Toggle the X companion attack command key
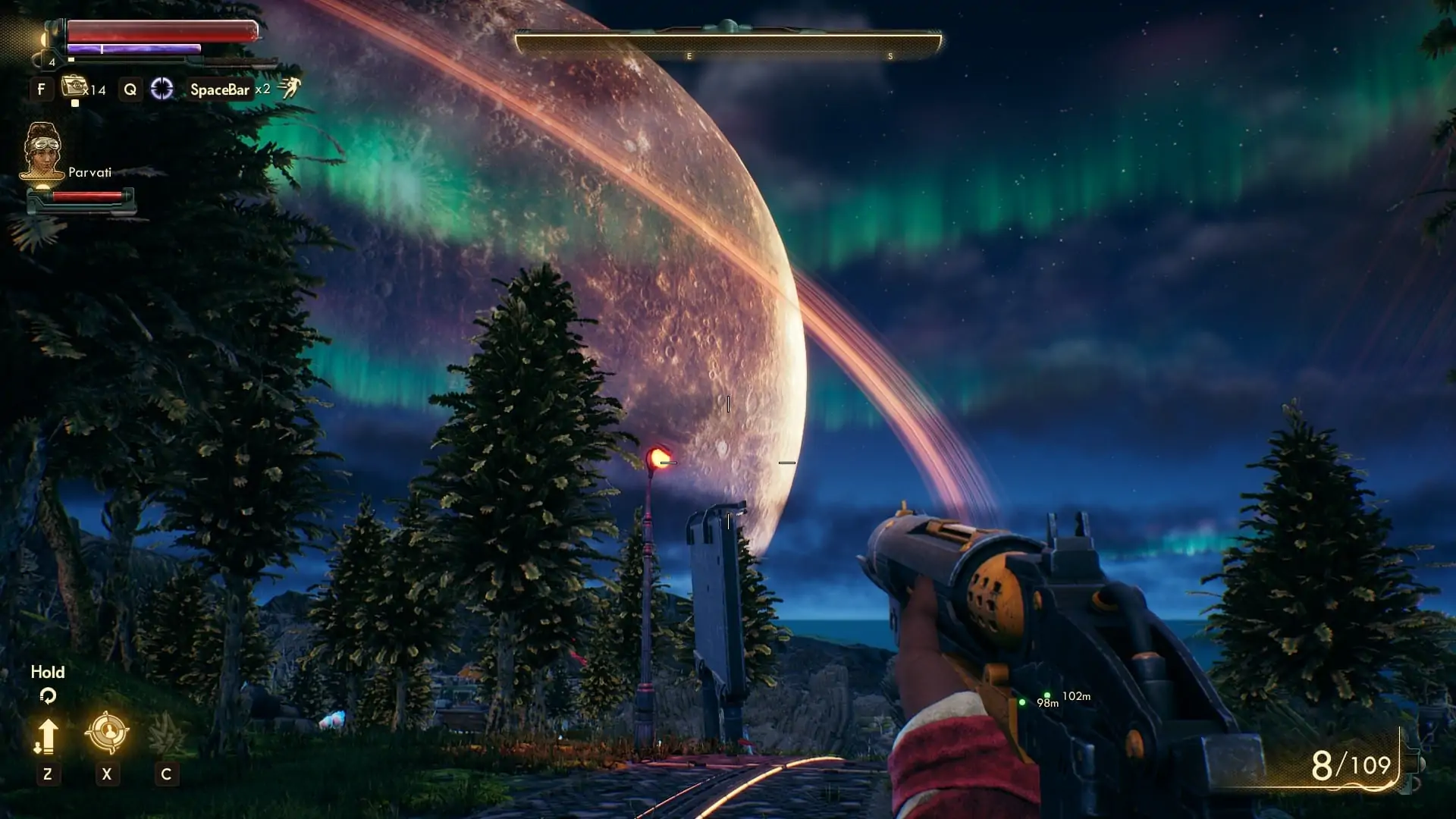Screen dimensions: 1456x819 point(107,775)
